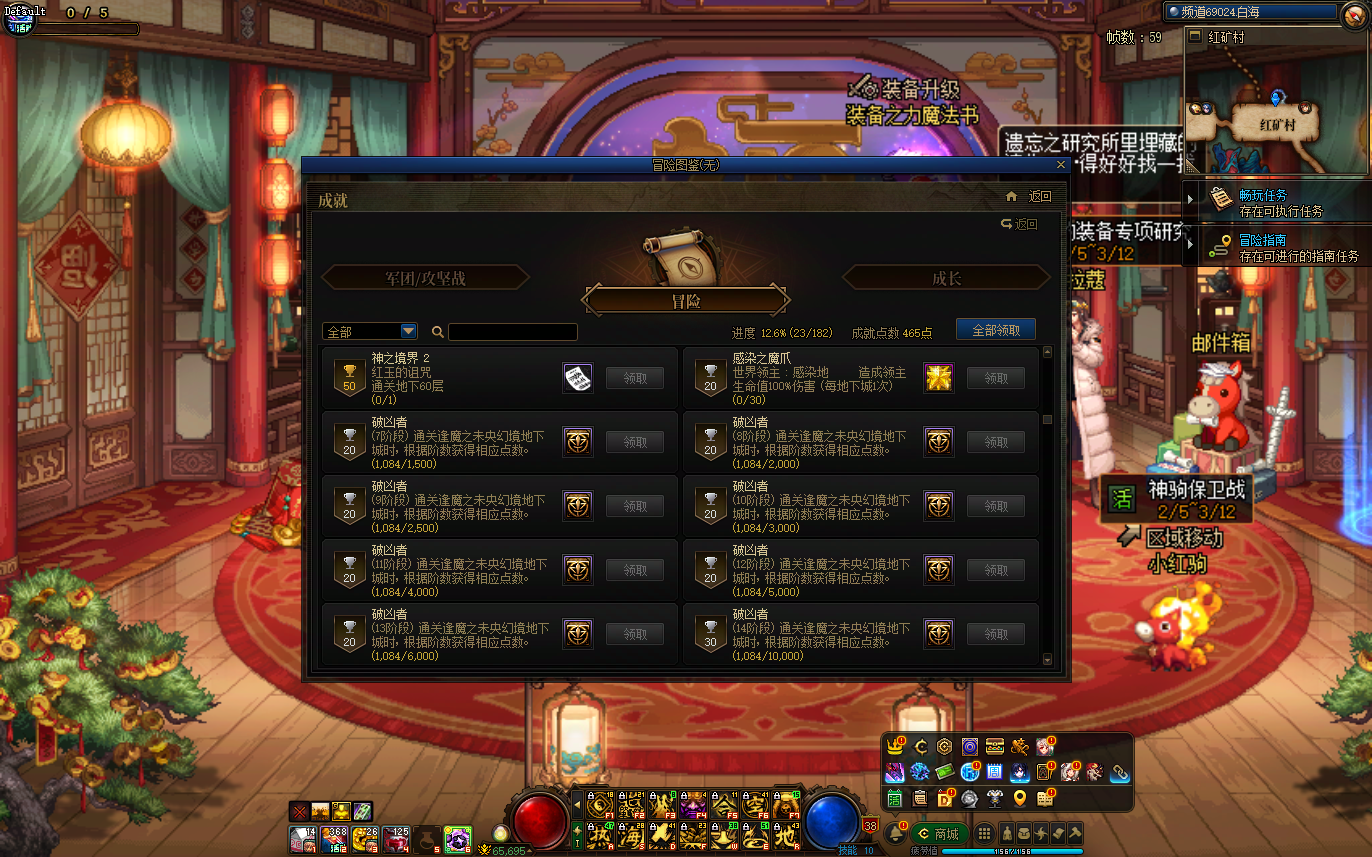Claim the 感染之魔爪 achievement reward

995,378
